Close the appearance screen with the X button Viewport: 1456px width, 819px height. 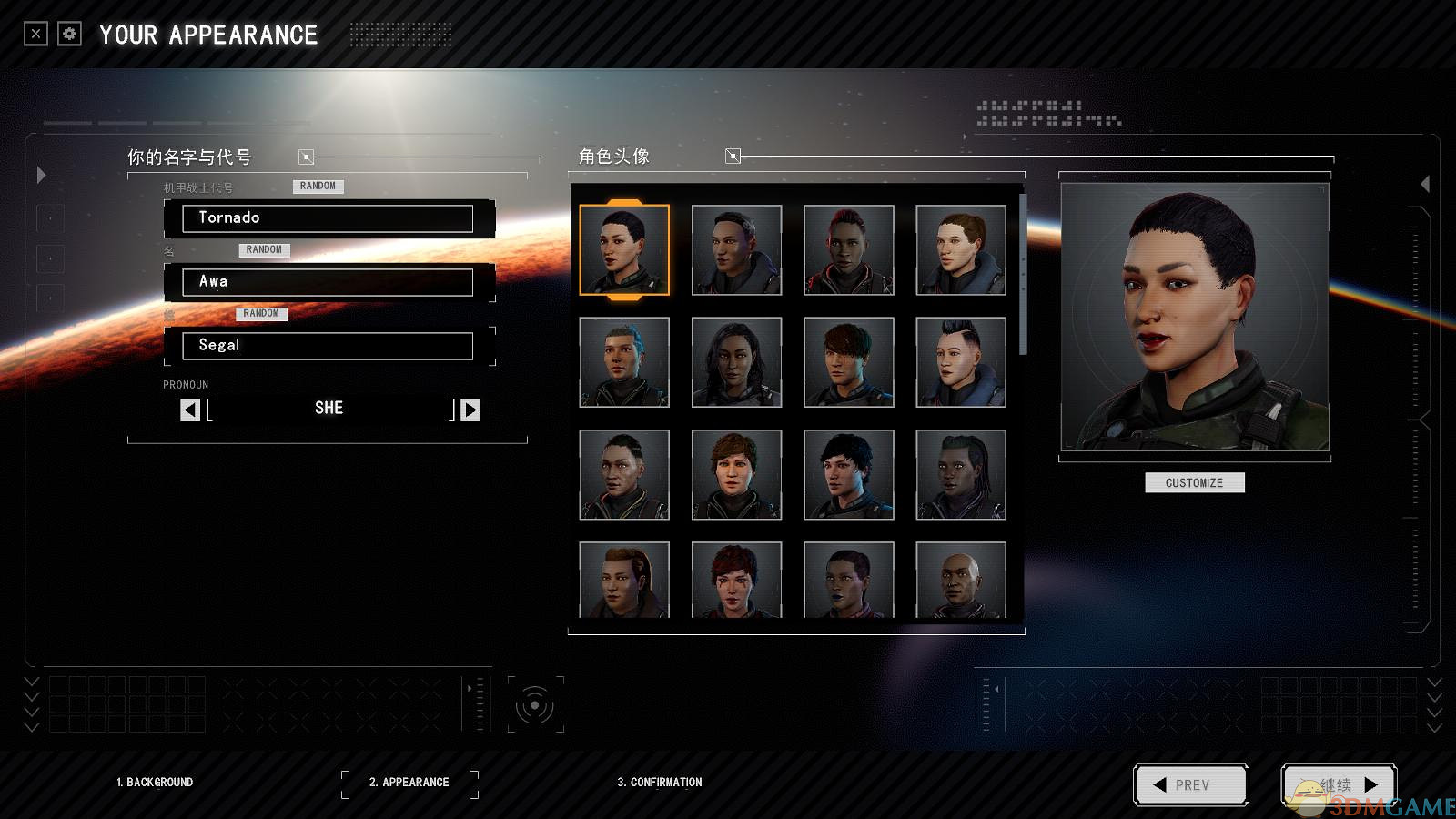pyautogui.click(x=35, y=35)
